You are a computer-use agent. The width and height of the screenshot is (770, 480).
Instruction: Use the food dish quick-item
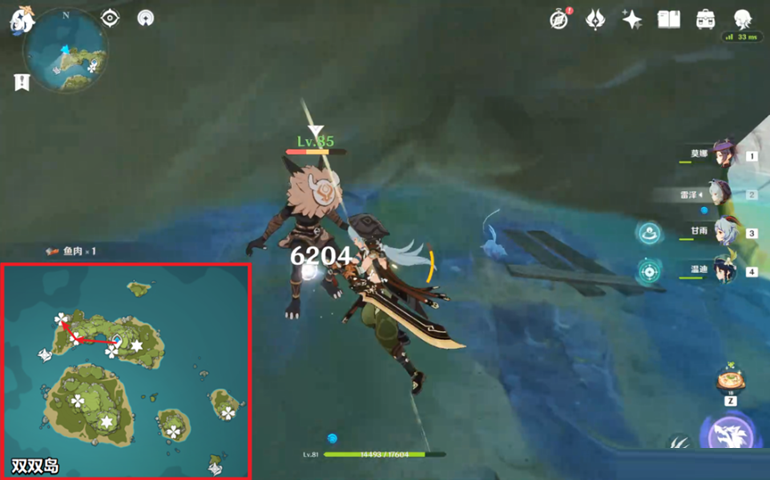click(x=731, y=381)
